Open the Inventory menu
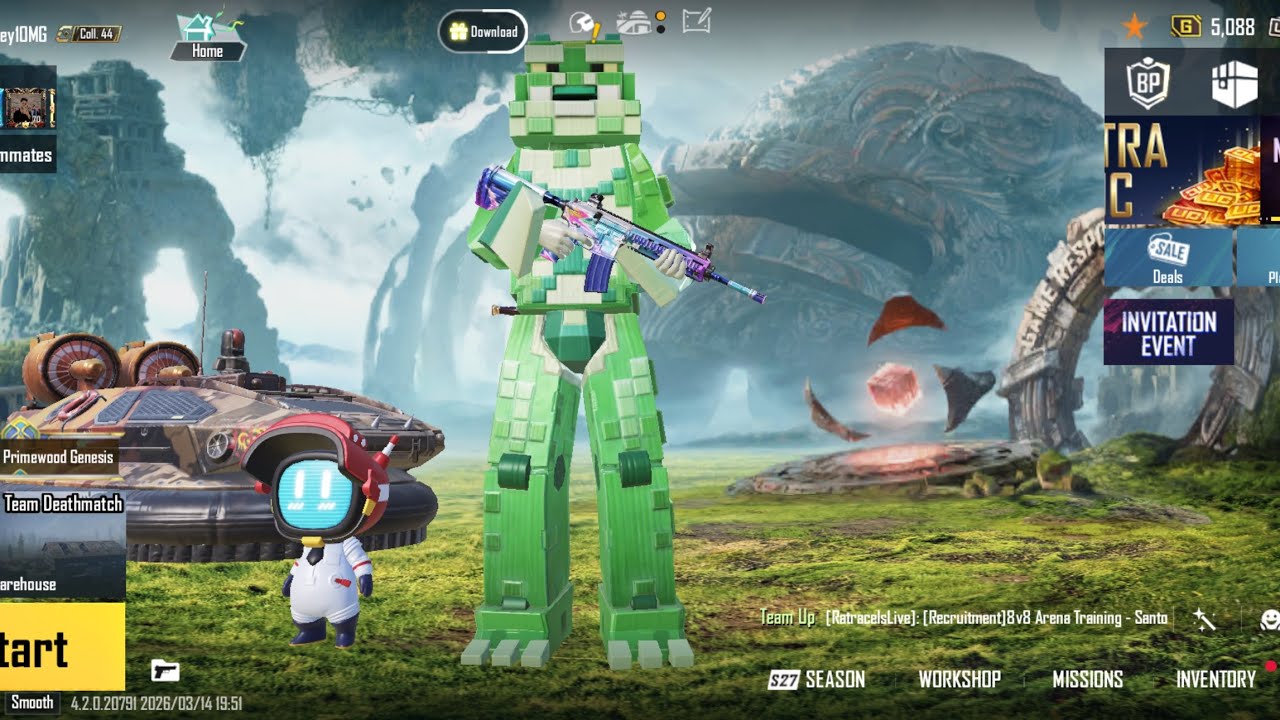 point(1215,680)
